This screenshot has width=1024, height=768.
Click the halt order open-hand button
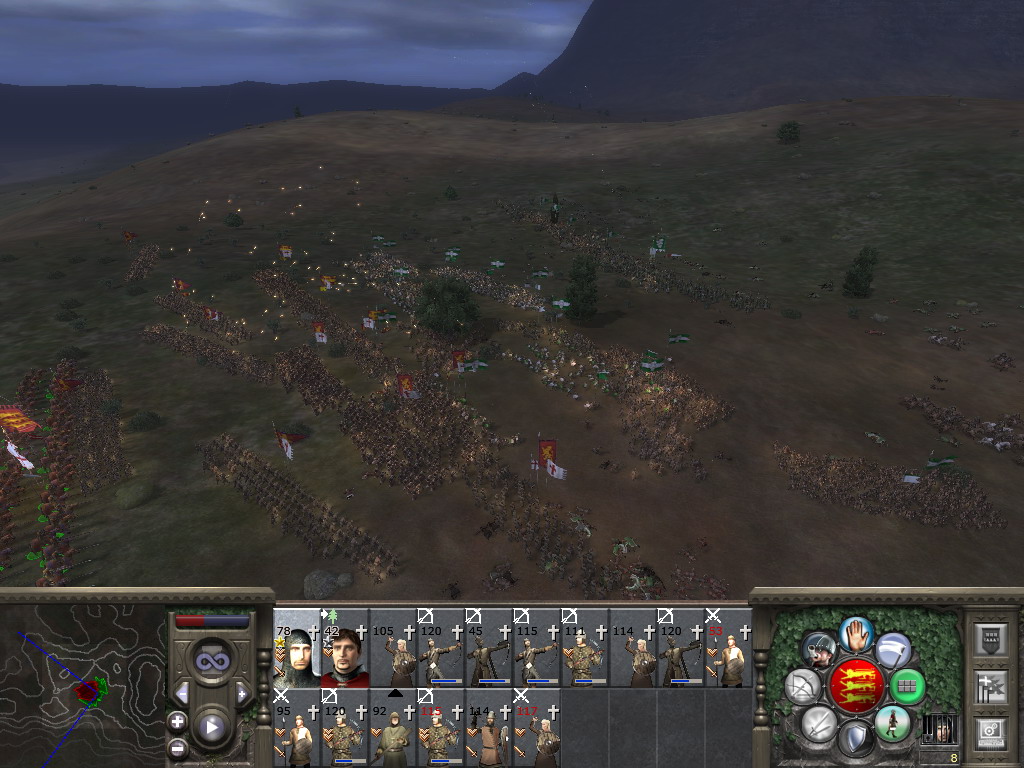click(856, 633)
